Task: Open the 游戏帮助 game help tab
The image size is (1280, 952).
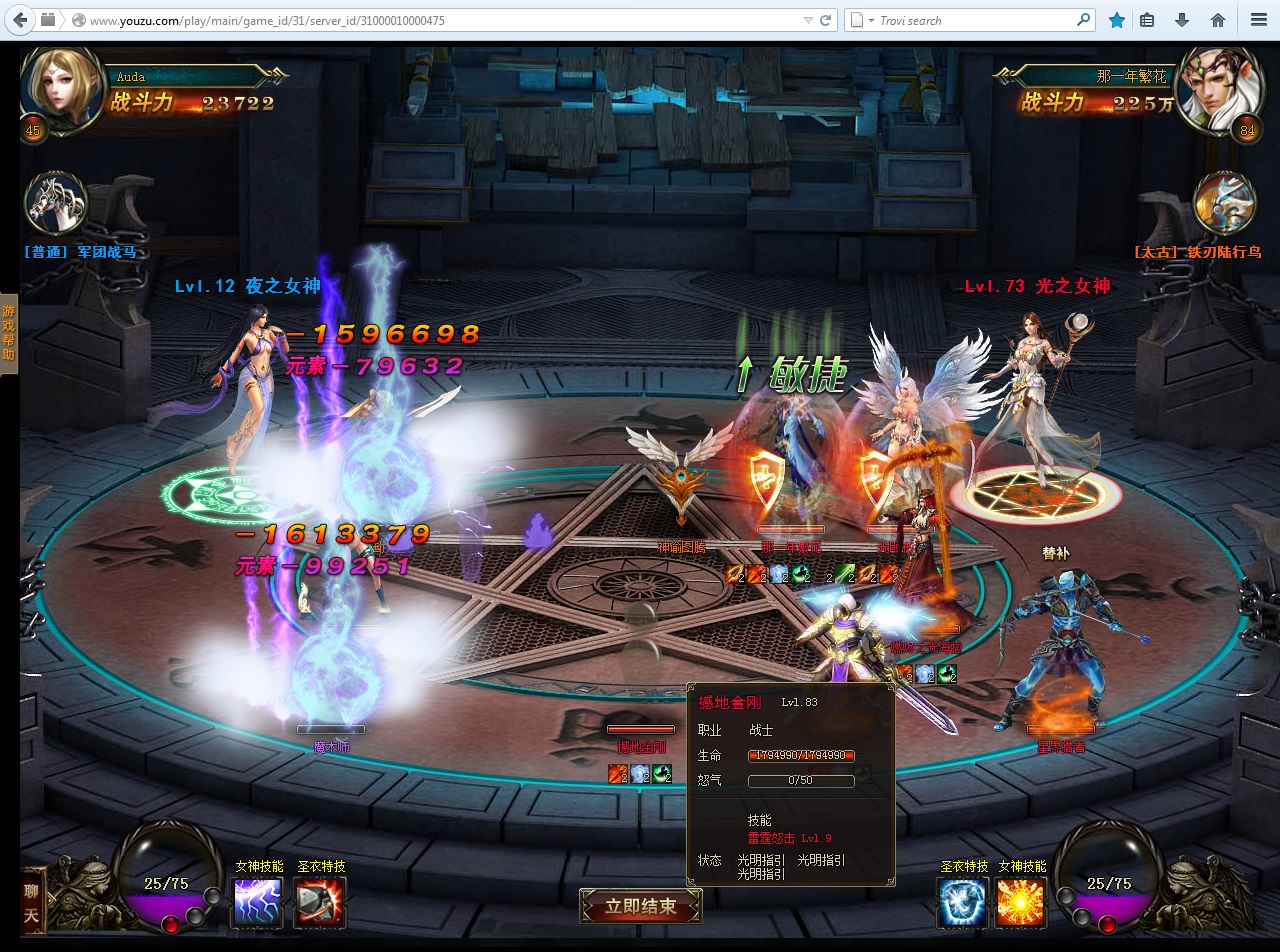Action: click(8, 334)
